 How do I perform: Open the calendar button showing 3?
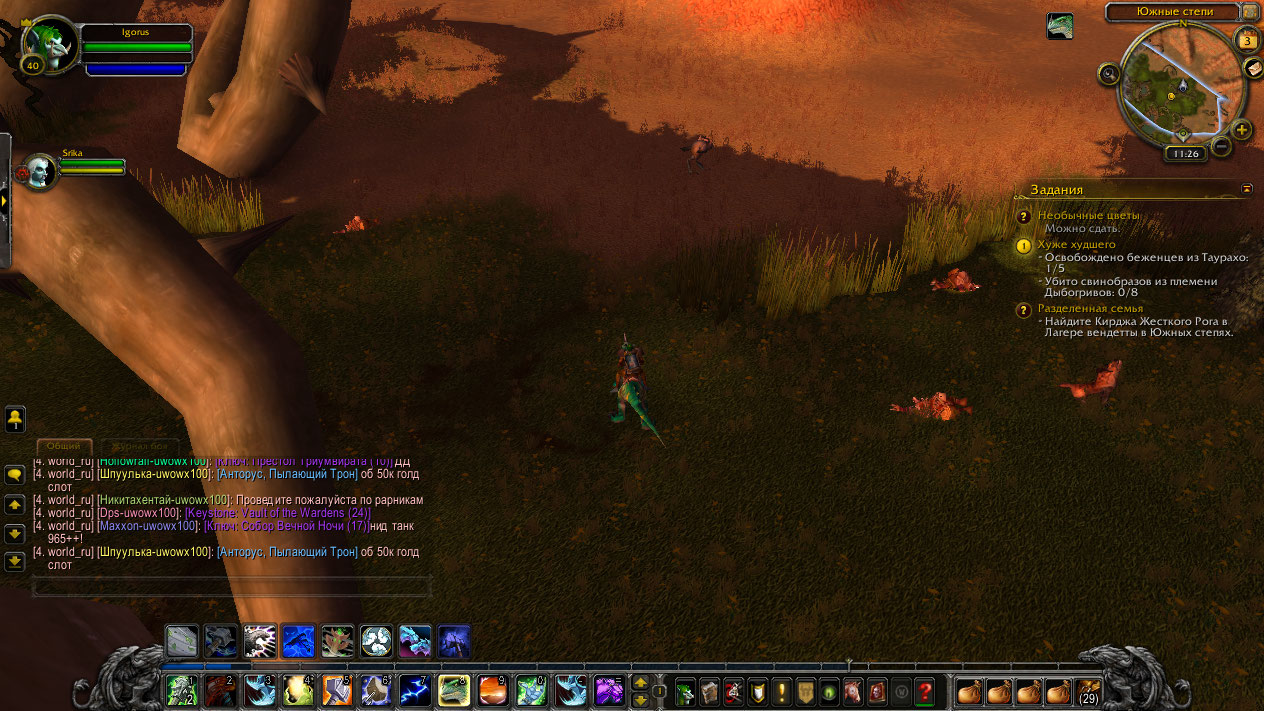point(1247,41)
